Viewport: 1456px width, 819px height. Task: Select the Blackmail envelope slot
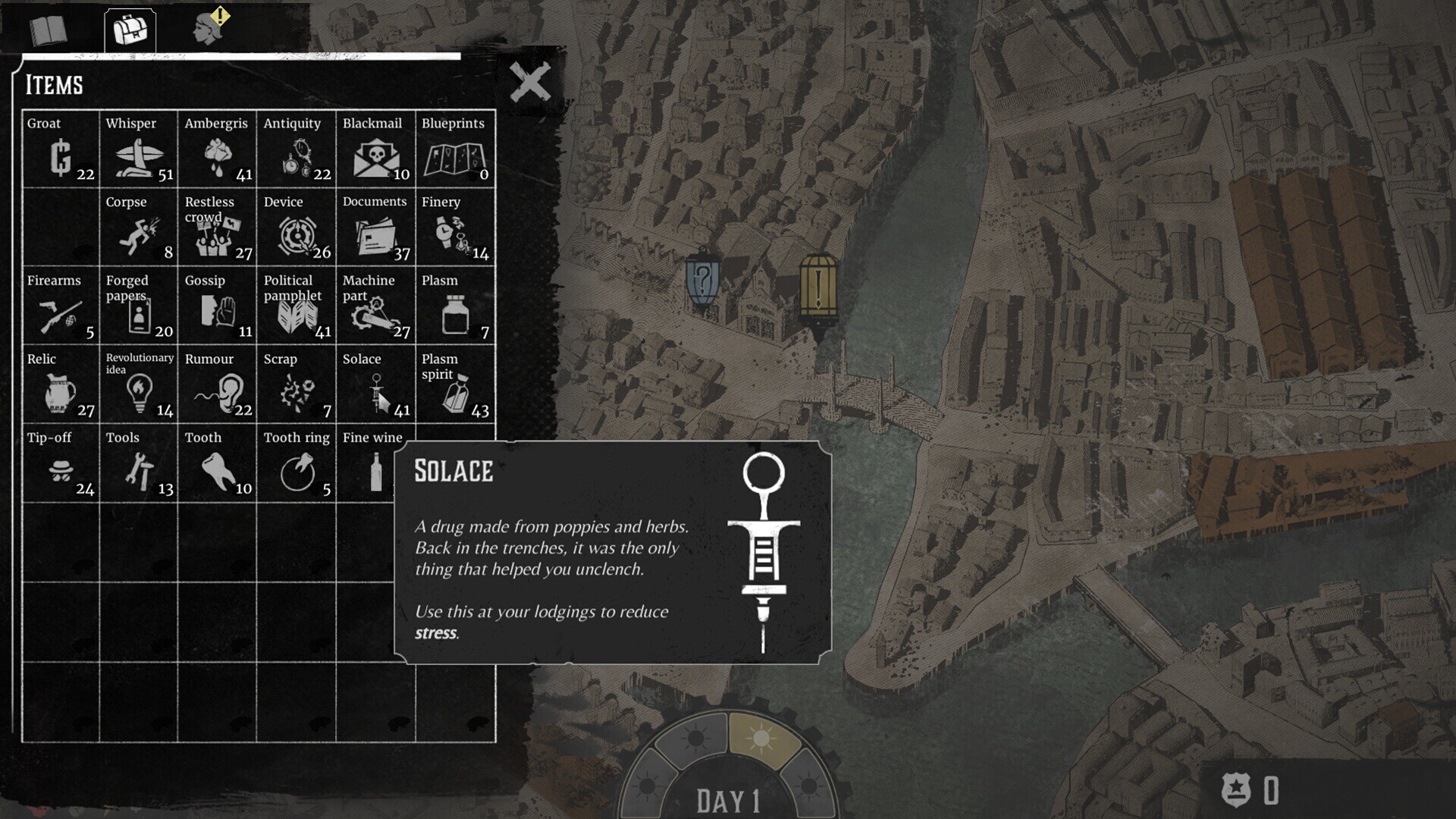[375, 149]
